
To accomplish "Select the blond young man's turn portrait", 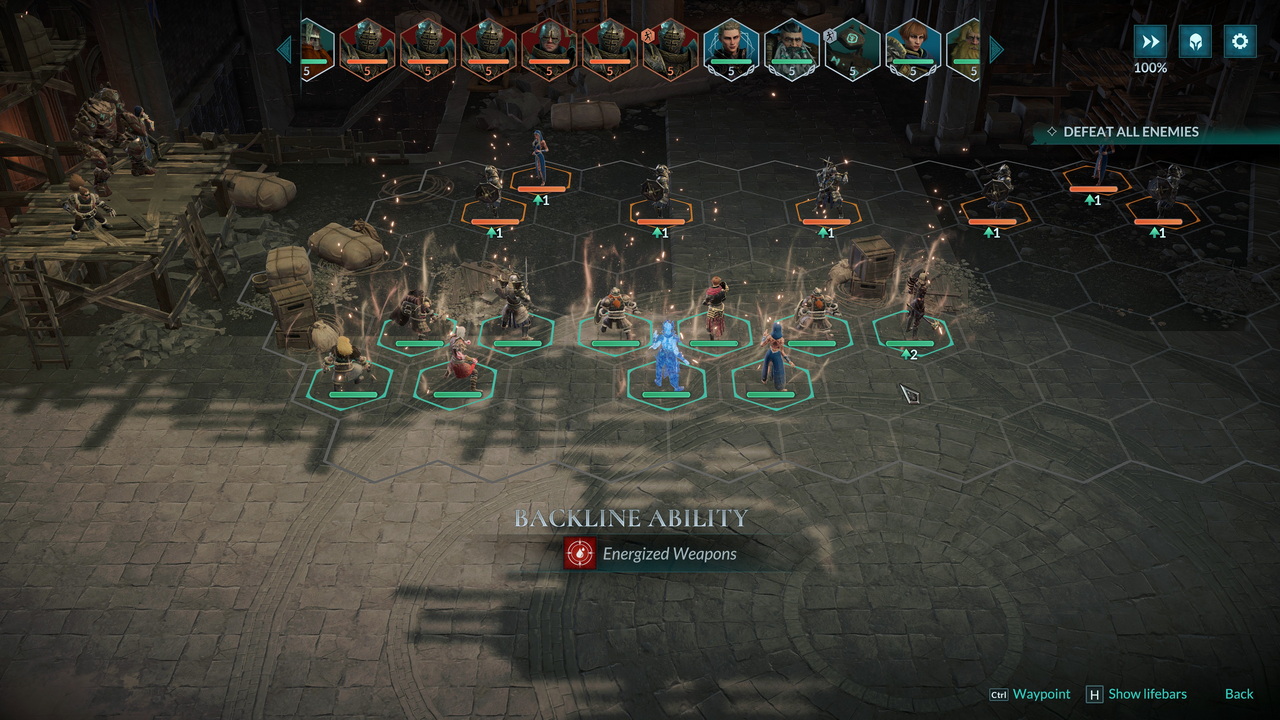I will (x=731, y=48).
